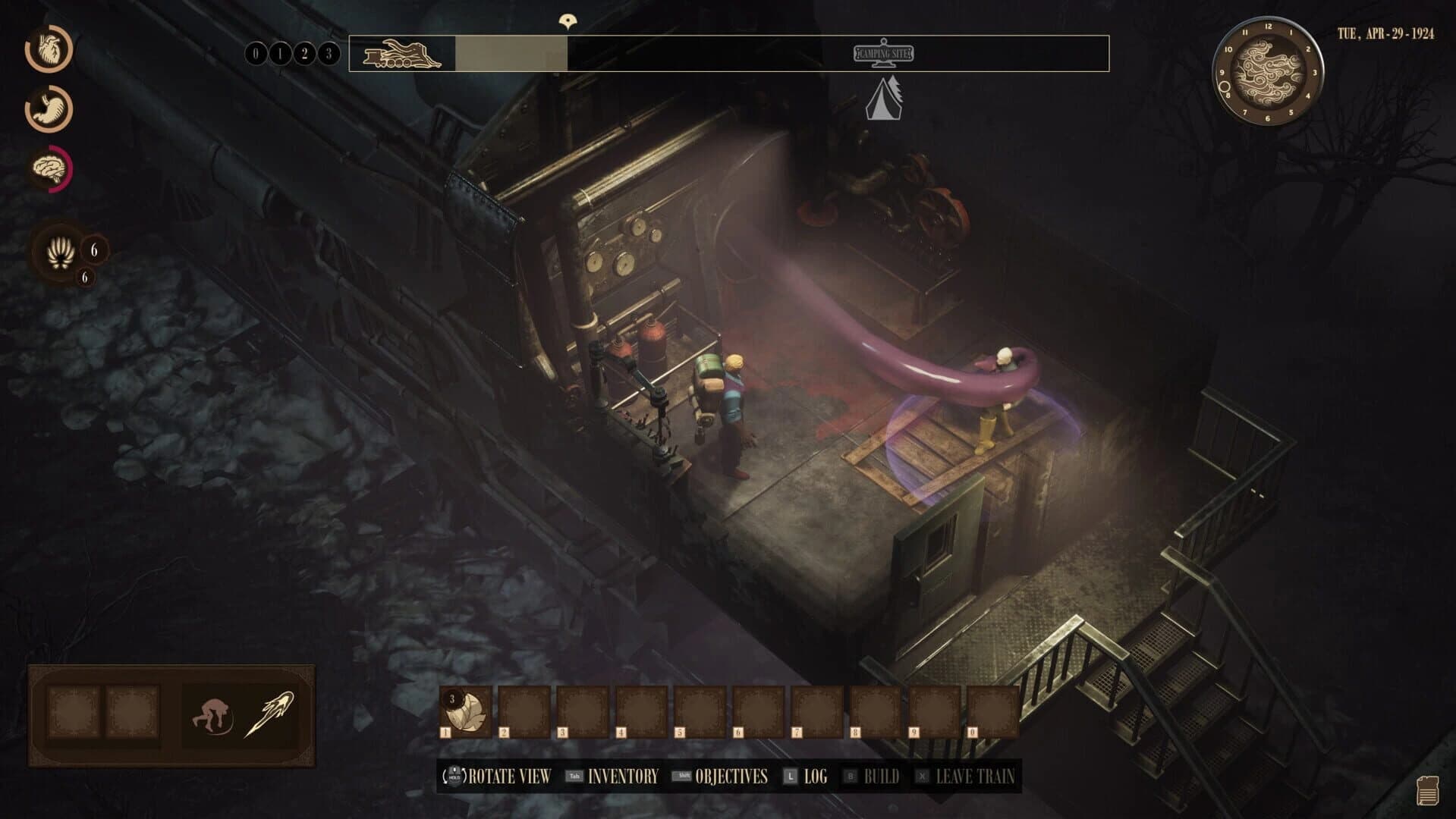Select the sprint comet ability icon
Image resolution: width=1456 pixels, height=819 pixels.
275,709
